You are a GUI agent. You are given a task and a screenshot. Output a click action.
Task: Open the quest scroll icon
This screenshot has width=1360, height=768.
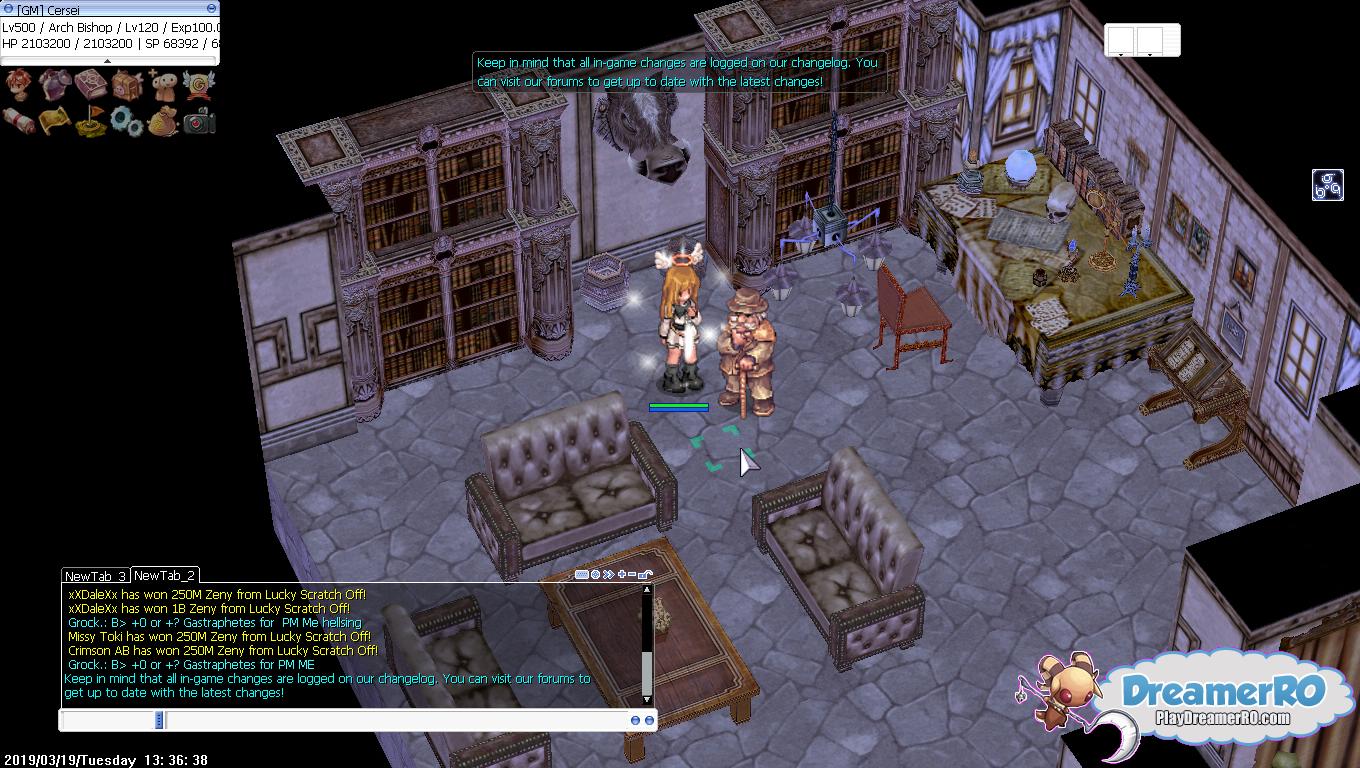[x=19, y=121]
